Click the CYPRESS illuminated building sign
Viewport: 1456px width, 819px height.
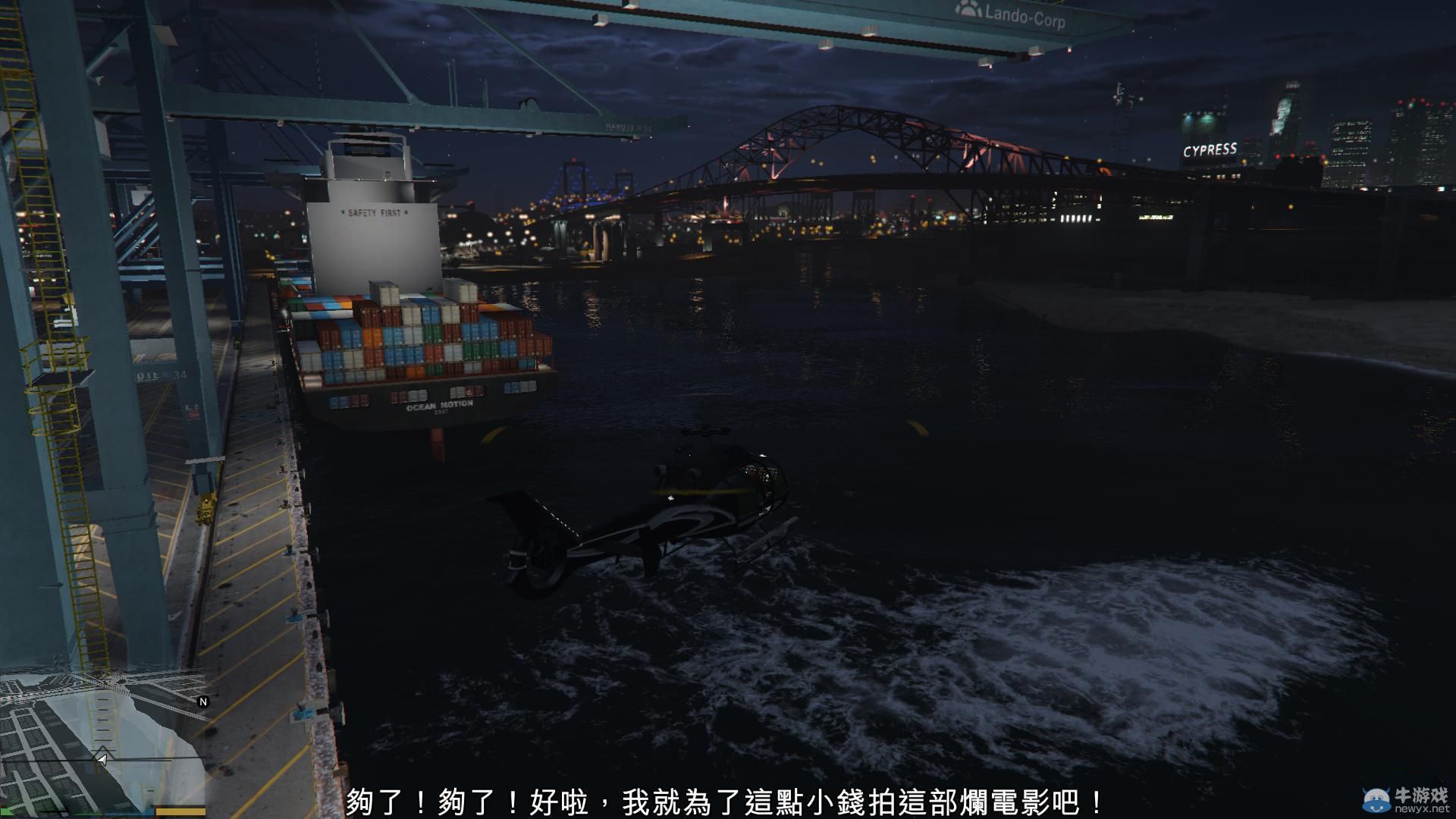coord(1211,150)
